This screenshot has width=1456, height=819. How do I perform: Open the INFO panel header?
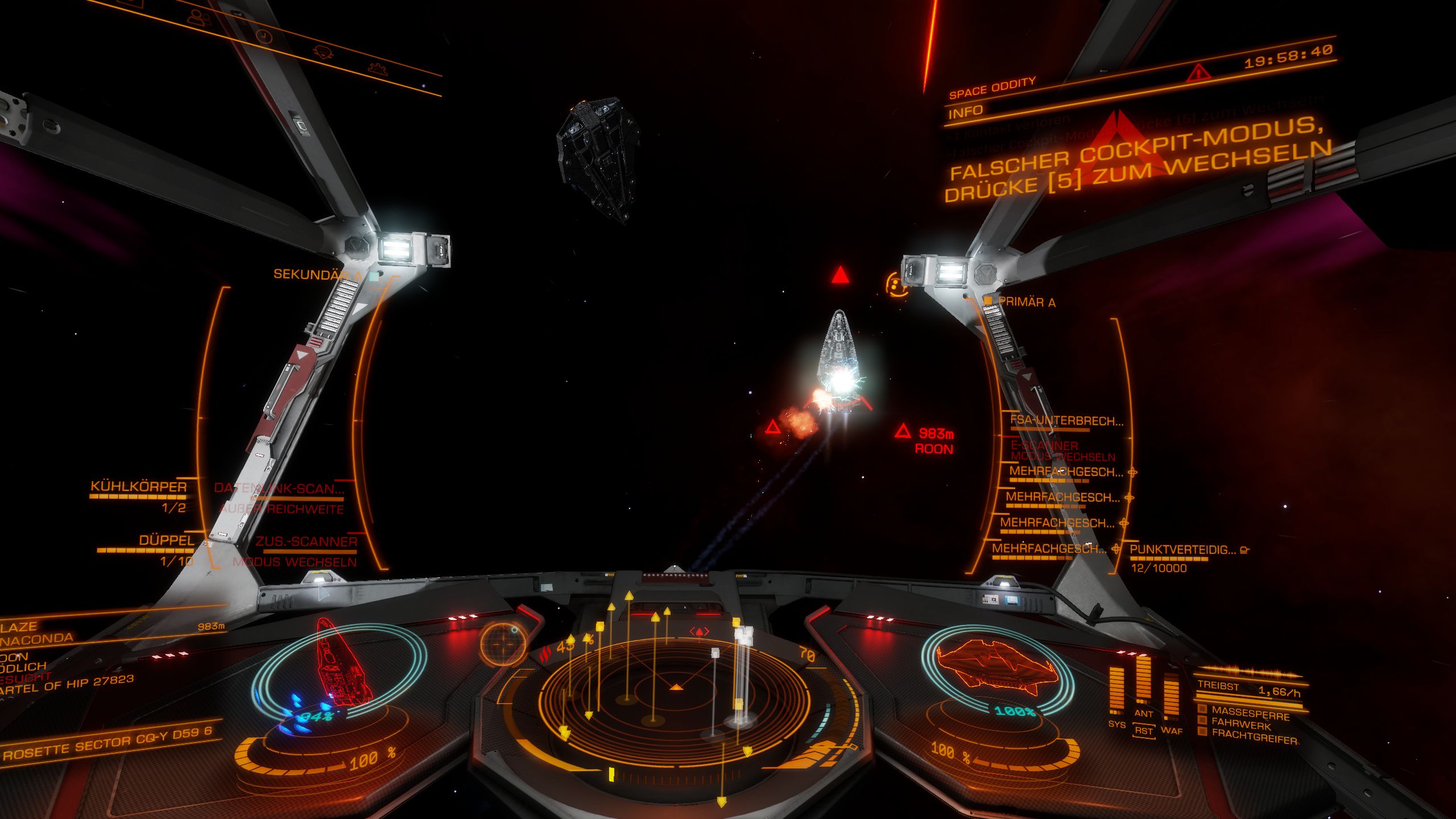coord(966,111)
